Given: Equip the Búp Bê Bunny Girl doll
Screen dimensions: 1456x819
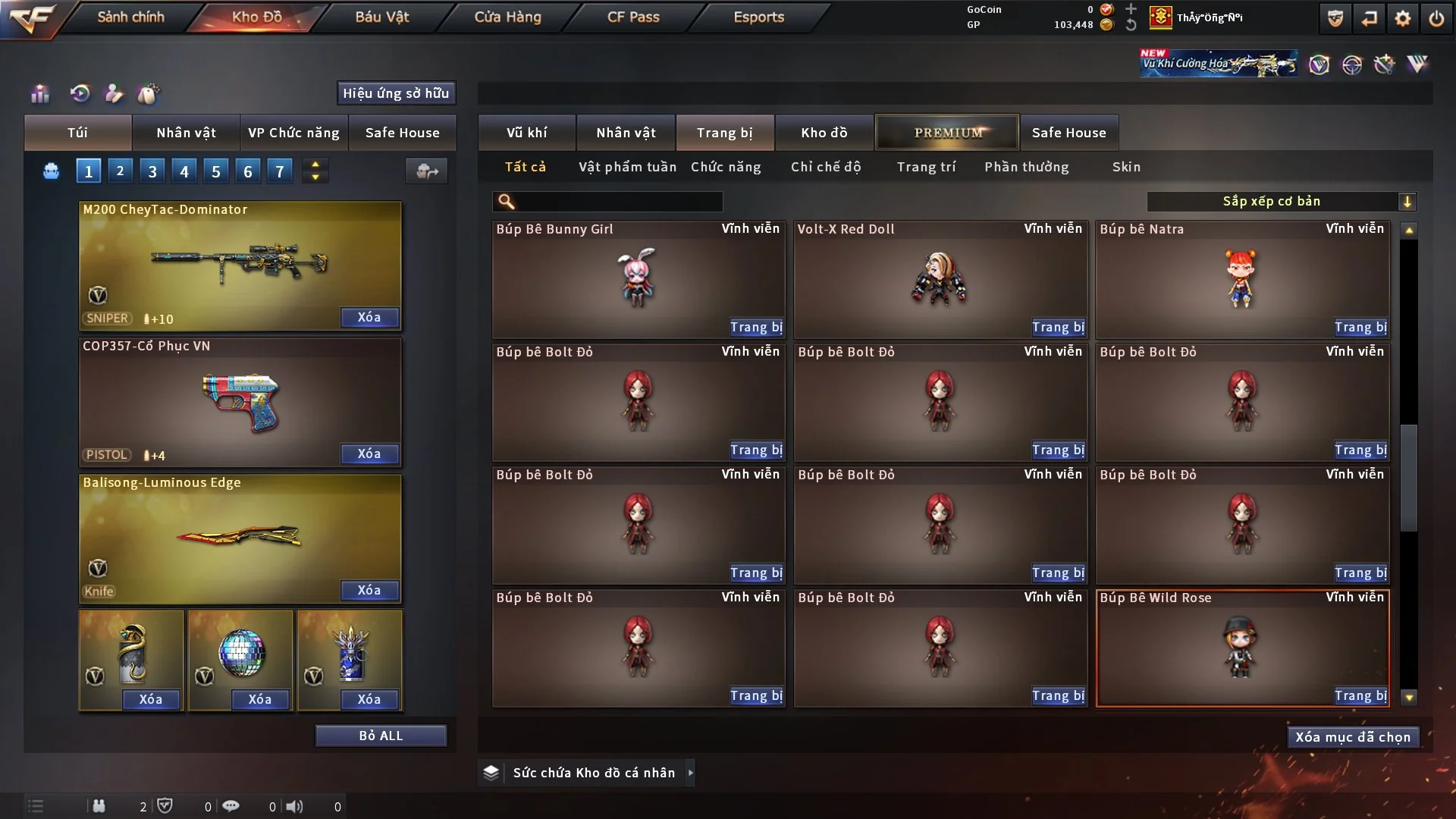Looking at the screenshot, I should point(756,328).
